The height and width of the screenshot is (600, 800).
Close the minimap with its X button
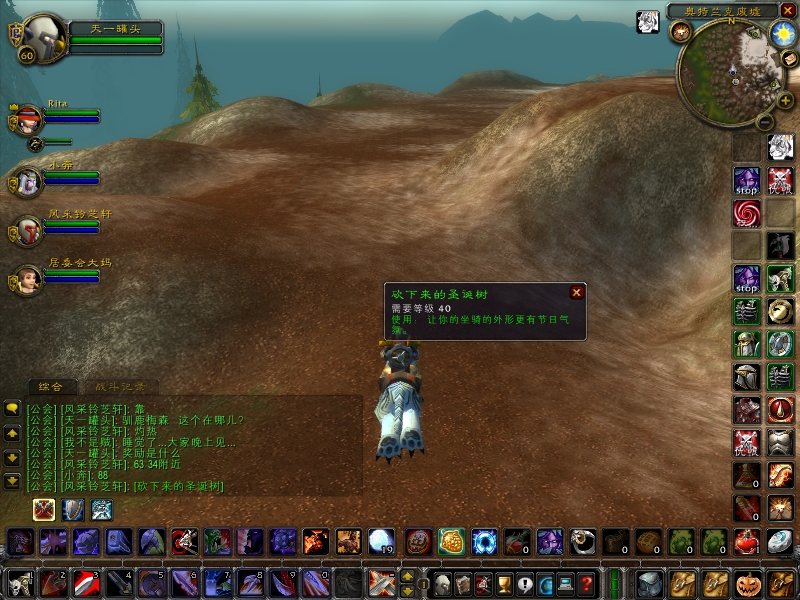click(x=788, y=10)
